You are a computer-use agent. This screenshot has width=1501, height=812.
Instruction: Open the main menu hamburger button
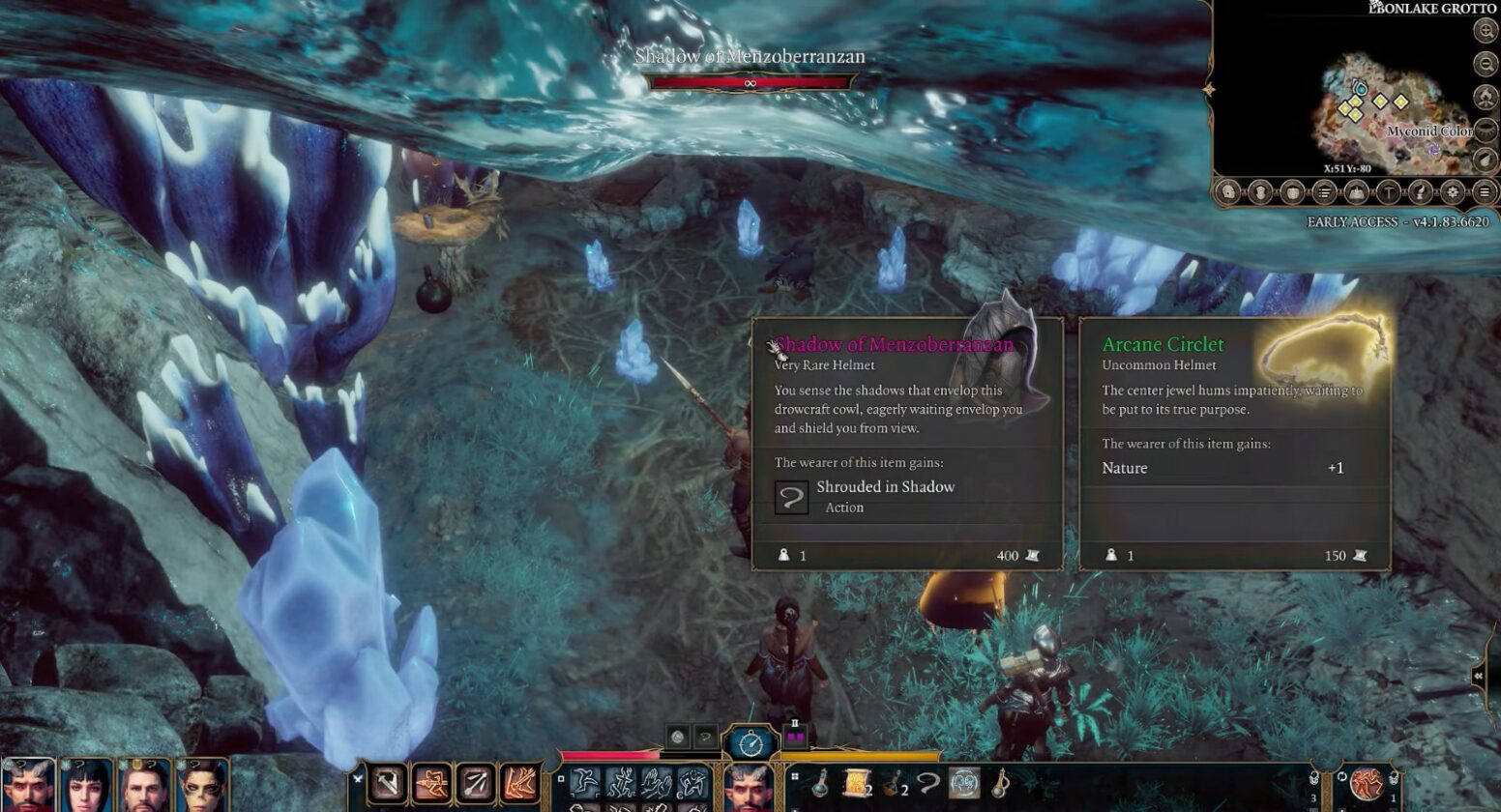[1485, 191]
